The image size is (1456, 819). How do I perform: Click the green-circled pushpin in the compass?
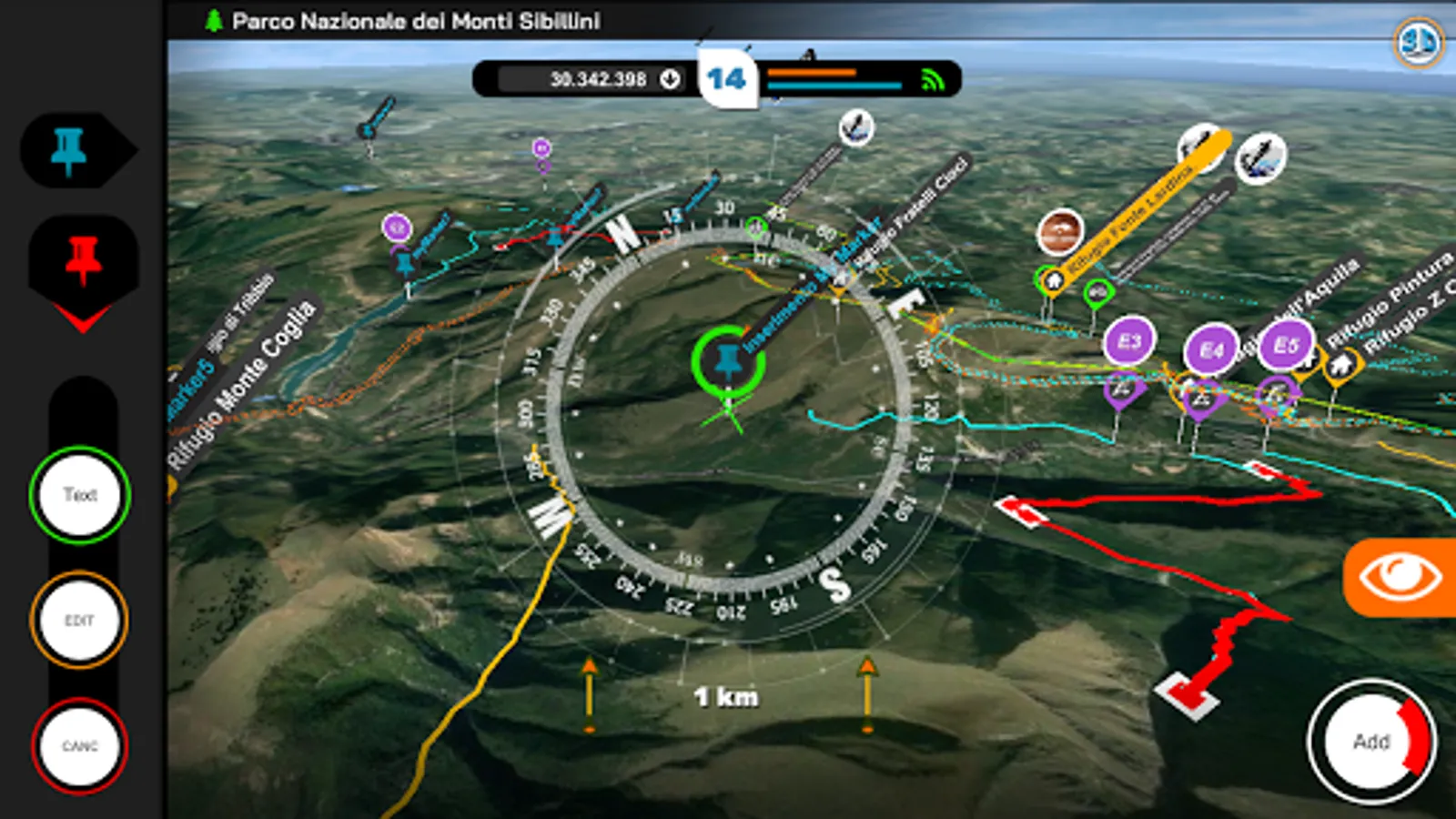[x=727, y=362]
